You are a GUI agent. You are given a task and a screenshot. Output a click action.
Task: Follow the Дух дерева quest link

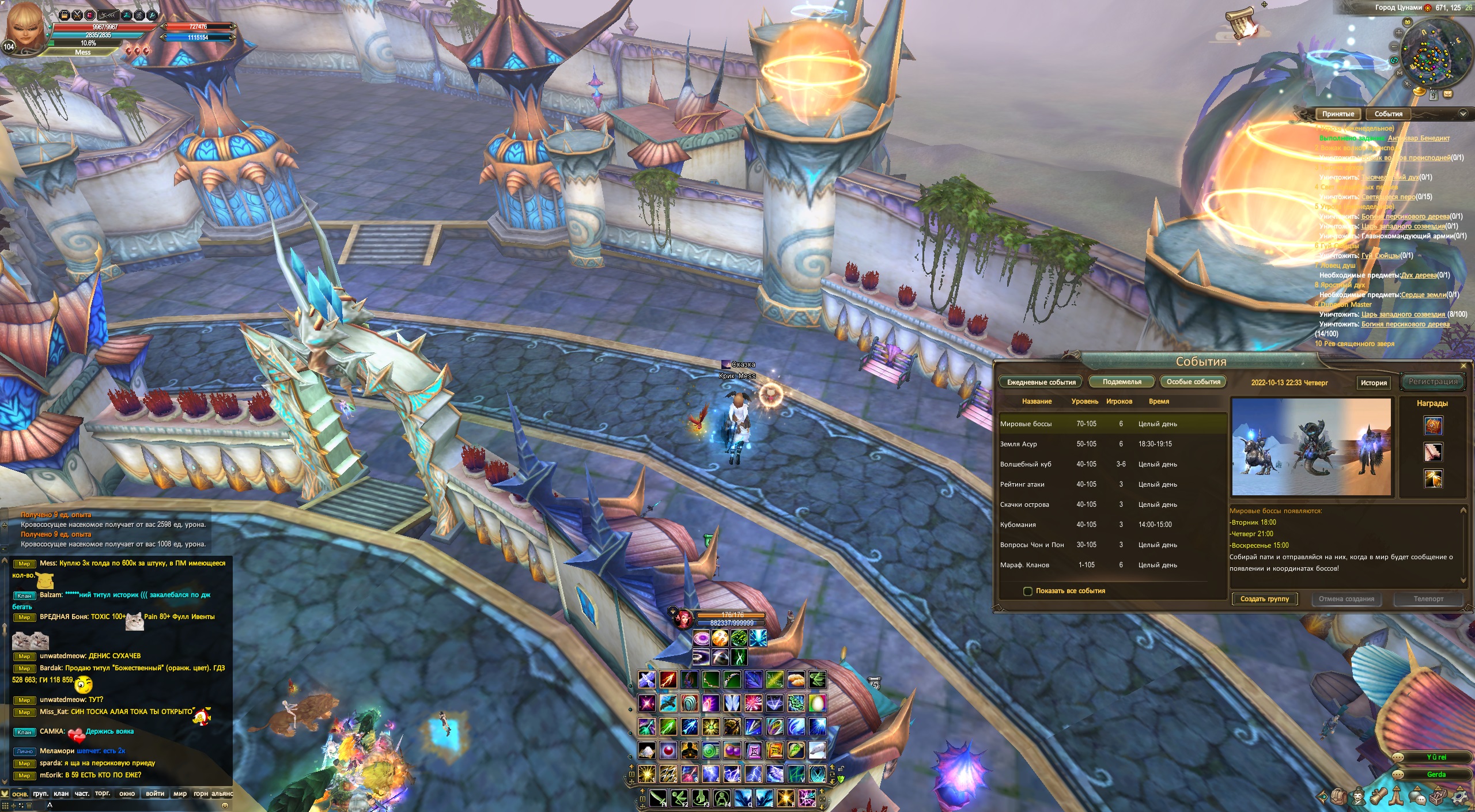[1419, 275]
